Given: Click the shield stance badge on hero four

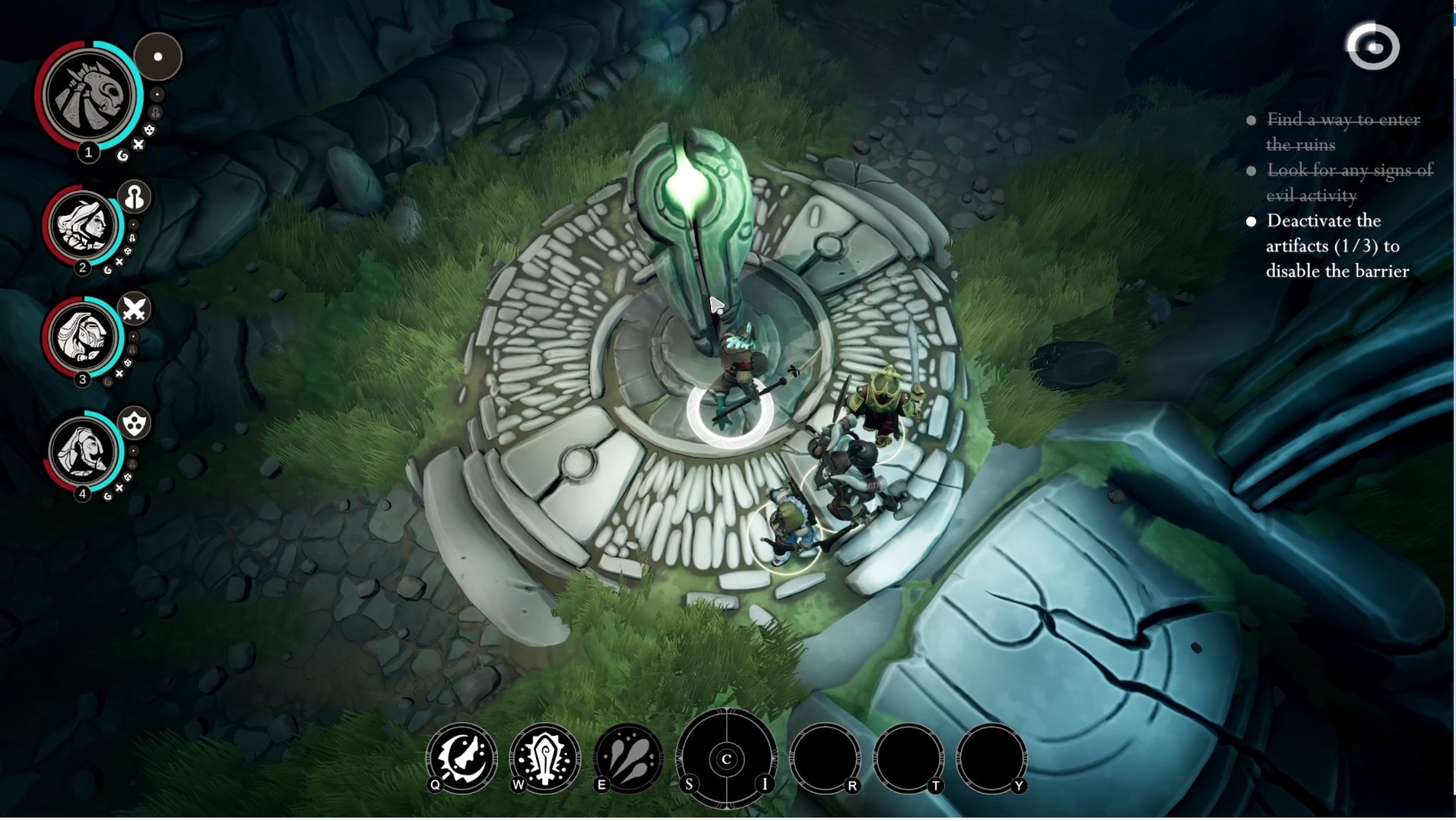Looking at the screenshot, I should [x=135, y=423].
